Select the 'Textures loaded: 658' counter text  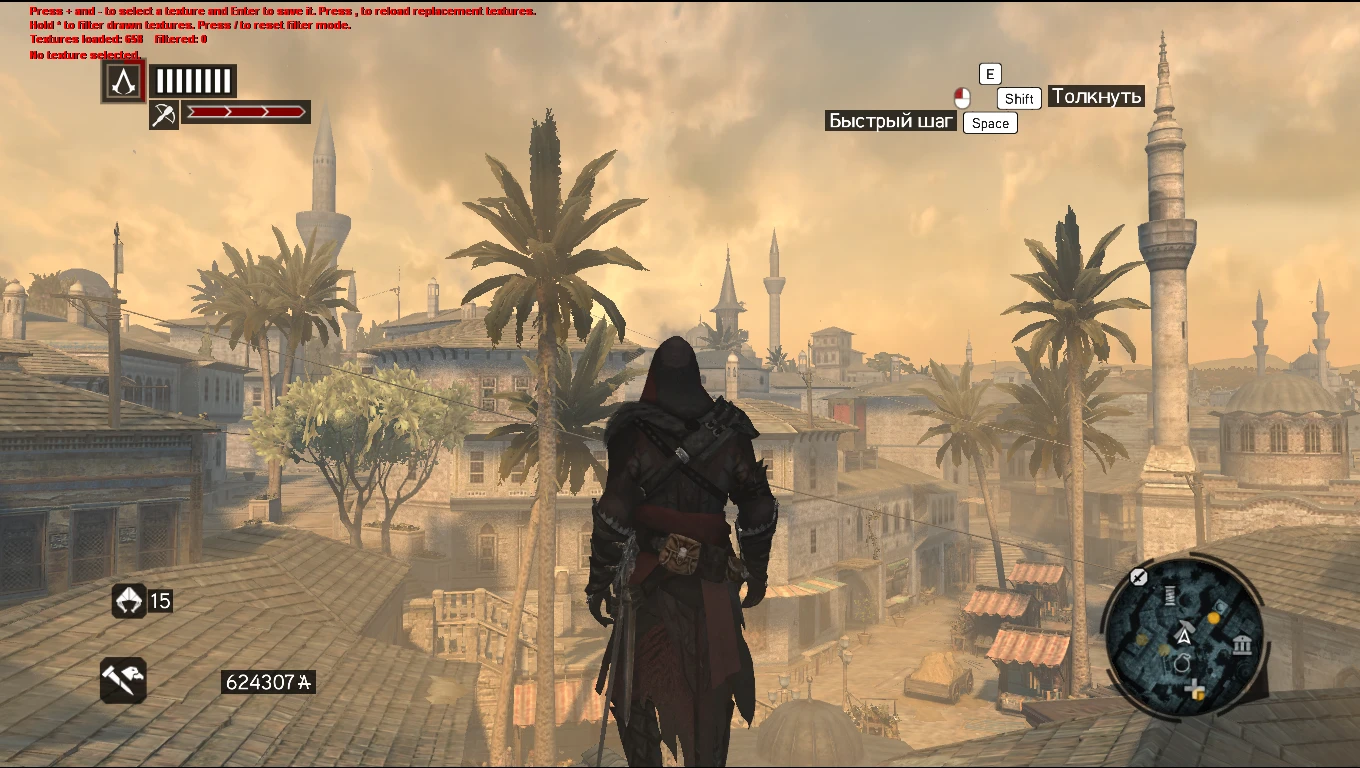84,40
